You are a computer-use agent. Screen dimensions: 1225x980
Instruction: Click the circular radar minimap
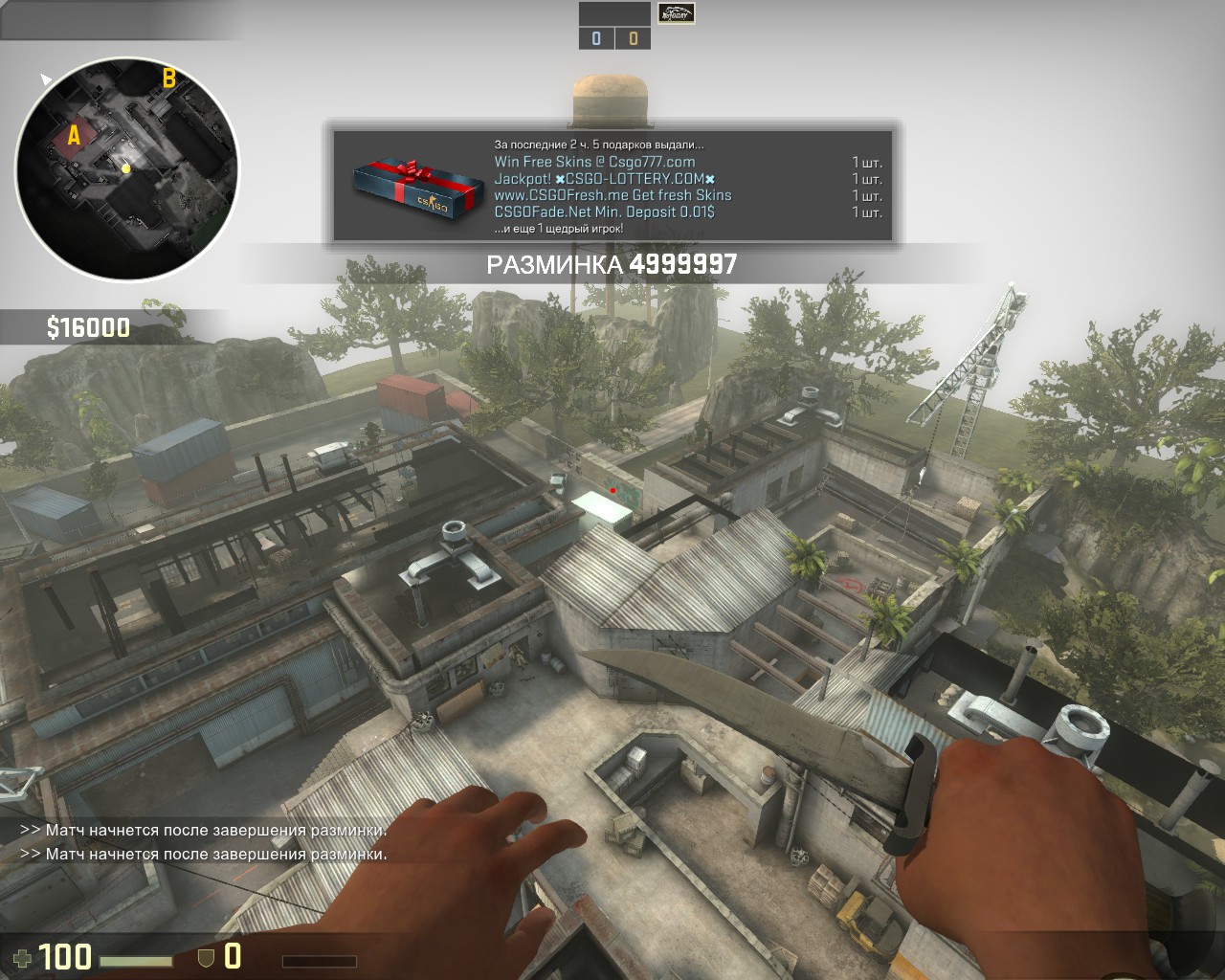coord(126,168)
